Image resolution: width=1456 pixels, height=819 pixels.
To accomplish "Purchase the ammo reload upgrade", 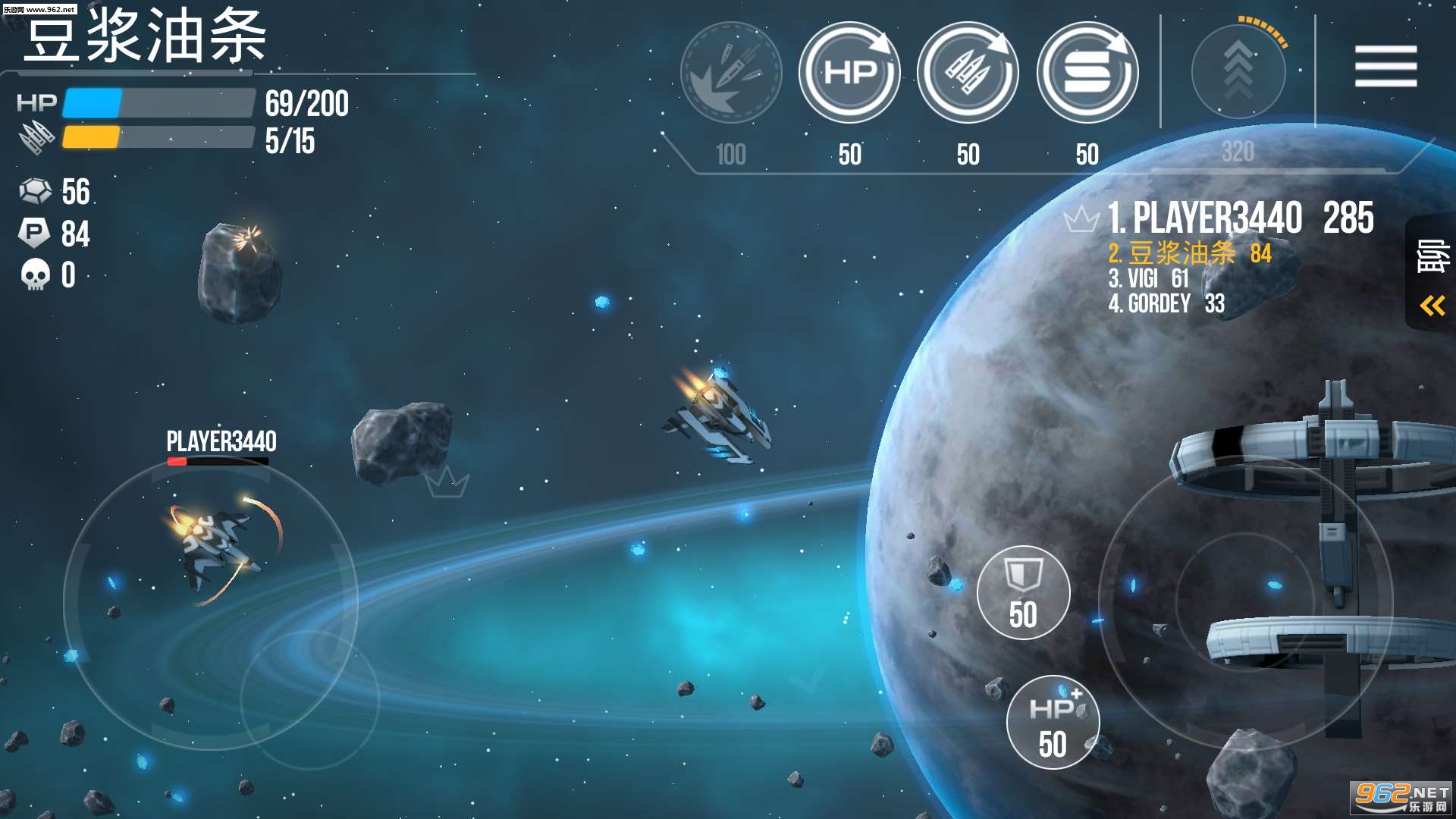I will tap(968, 73).
